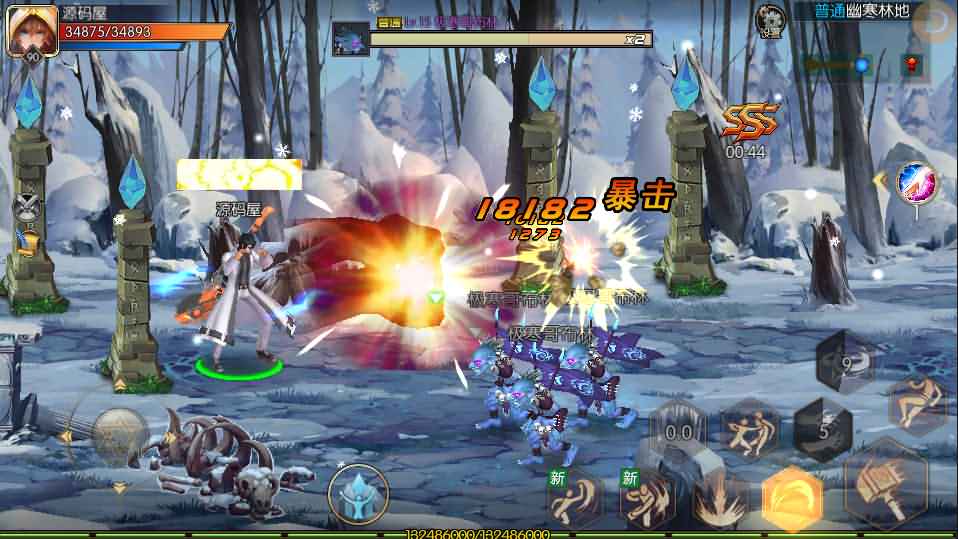Viewport: 958px width, 539px height.
Task: Tap the jump dodge figure skill
Action: click(x=915, y=402)
